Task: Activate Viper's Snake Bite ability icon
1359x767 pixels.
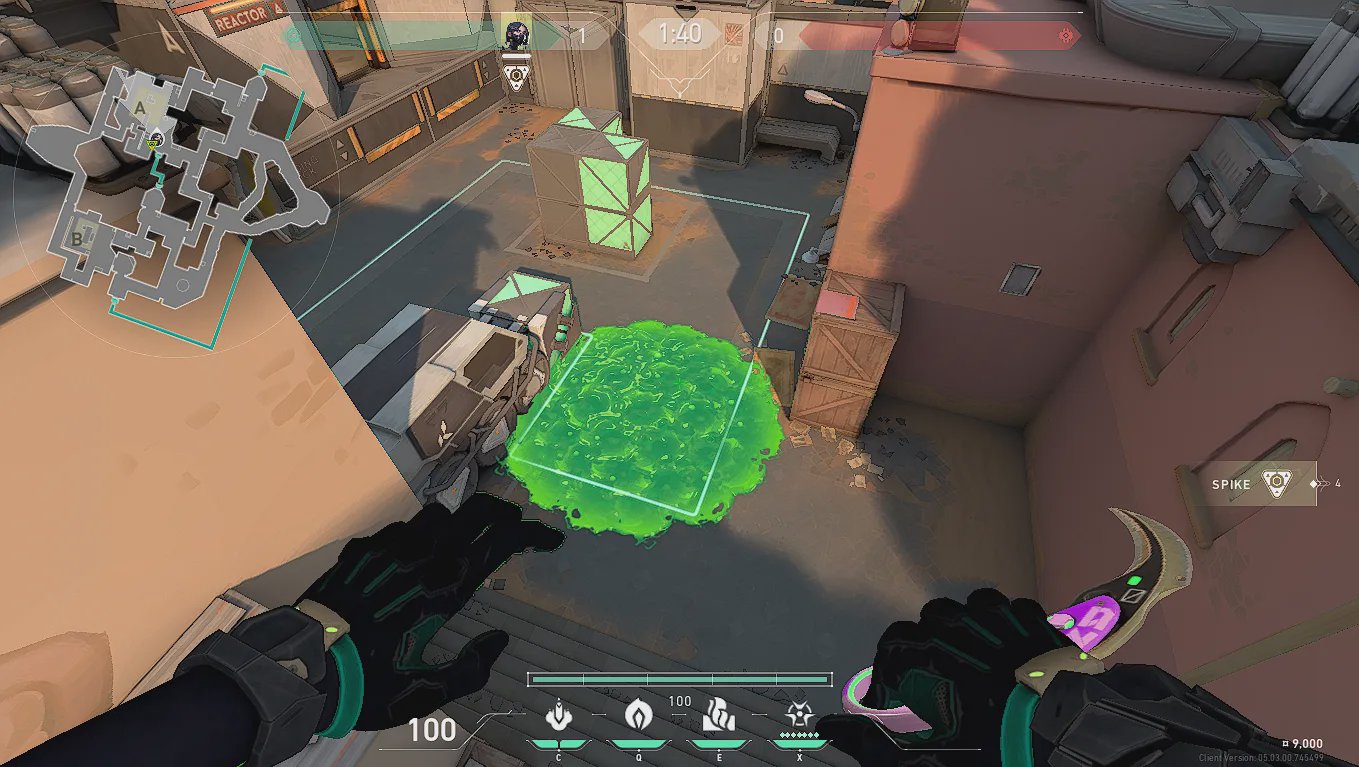Action: pyautogui.click(x=557, y=716)
